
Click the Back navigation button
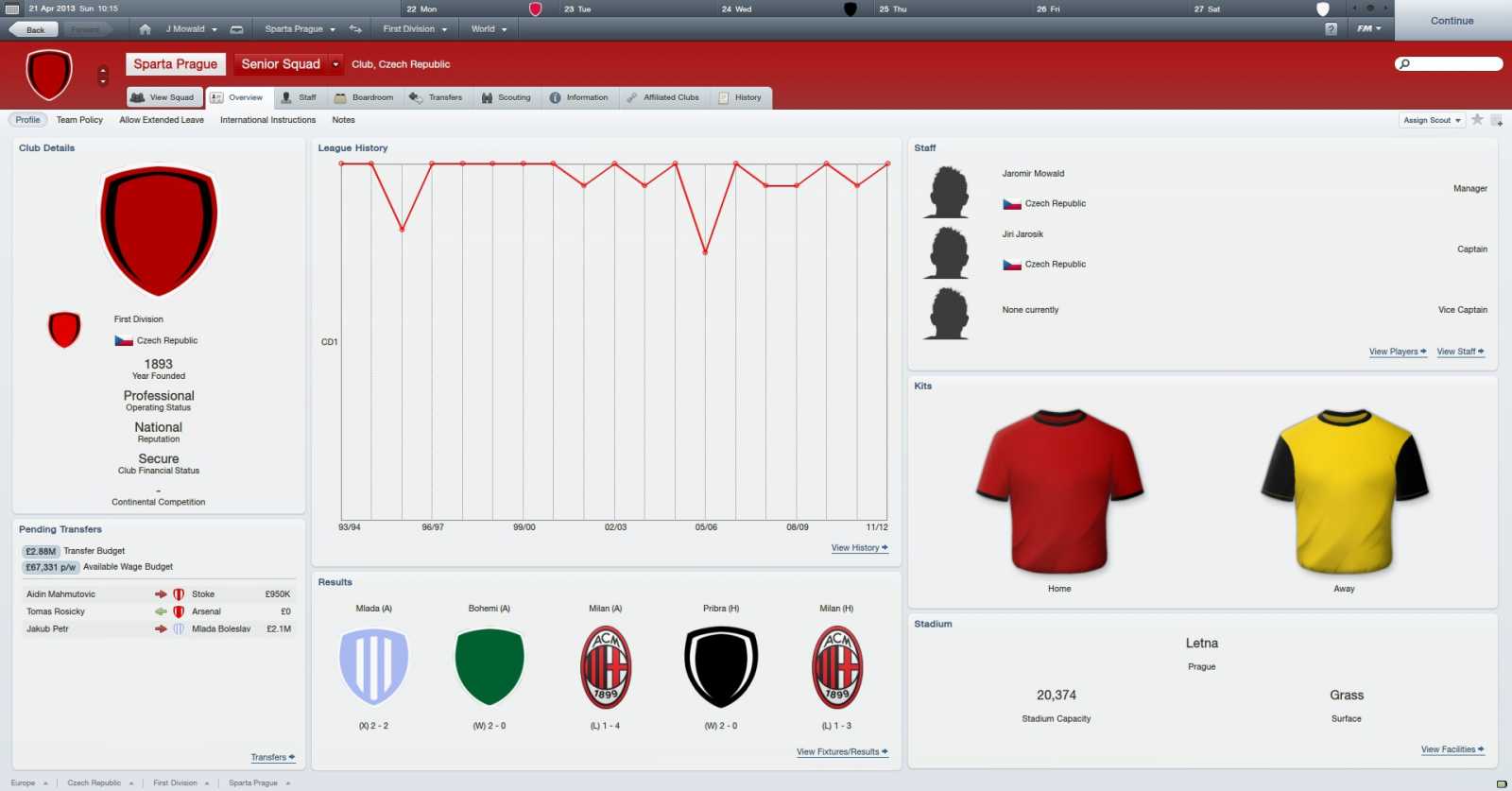tap(33, 29)
